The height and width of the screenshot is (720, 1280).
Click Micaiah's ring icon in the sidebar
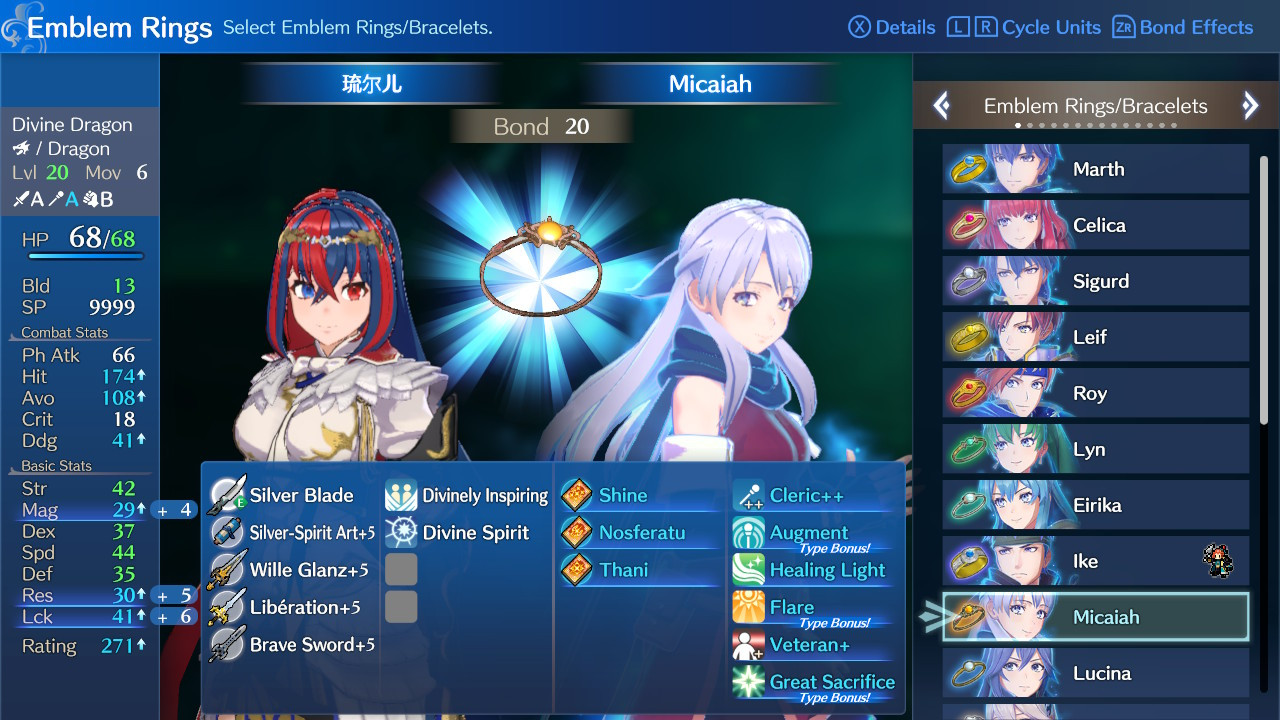pyautogui.click(x=970, y=617)
